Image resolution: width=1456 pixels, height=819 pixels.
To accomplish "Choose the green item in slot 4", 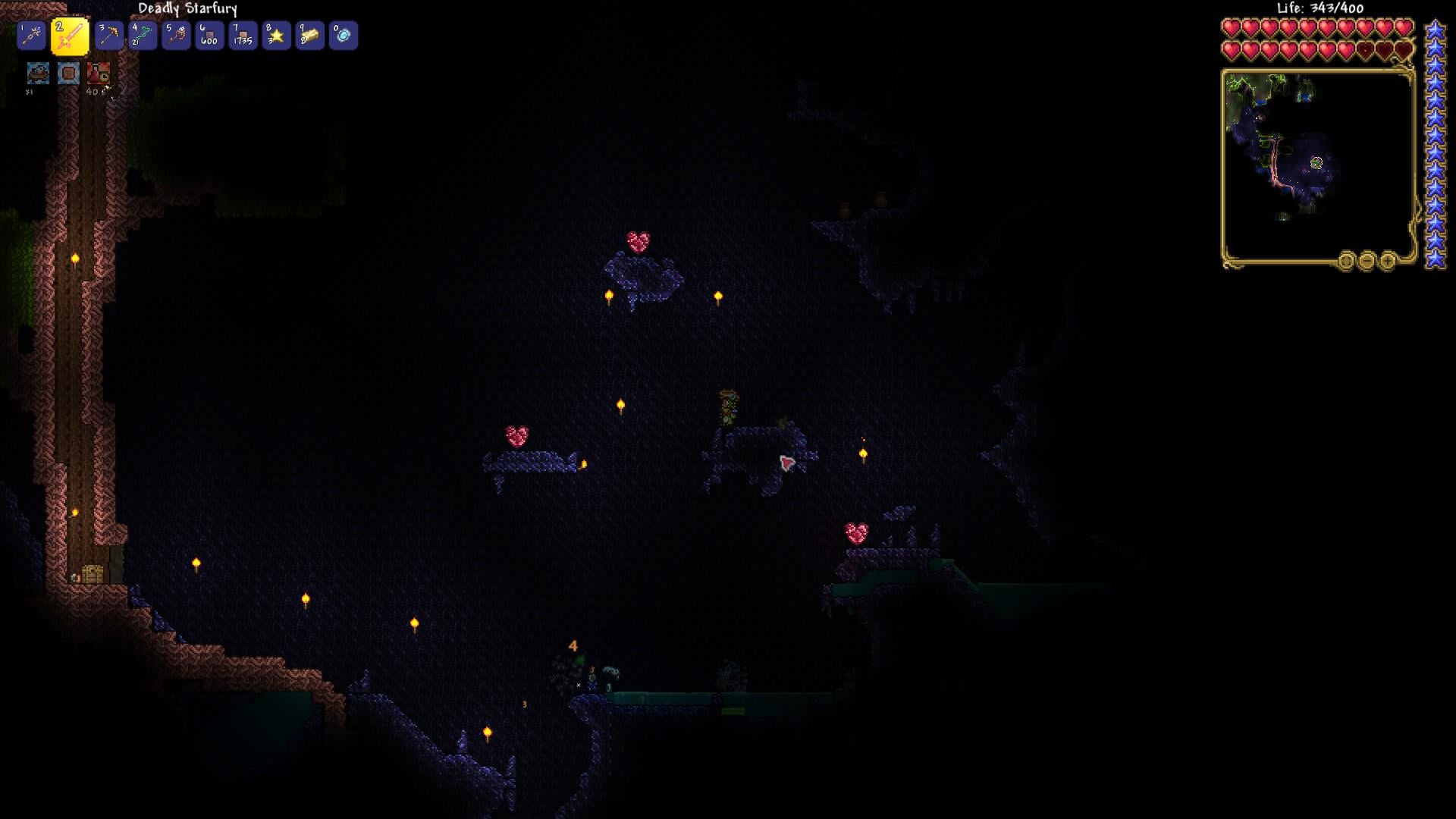I will (x=143, y=36).
